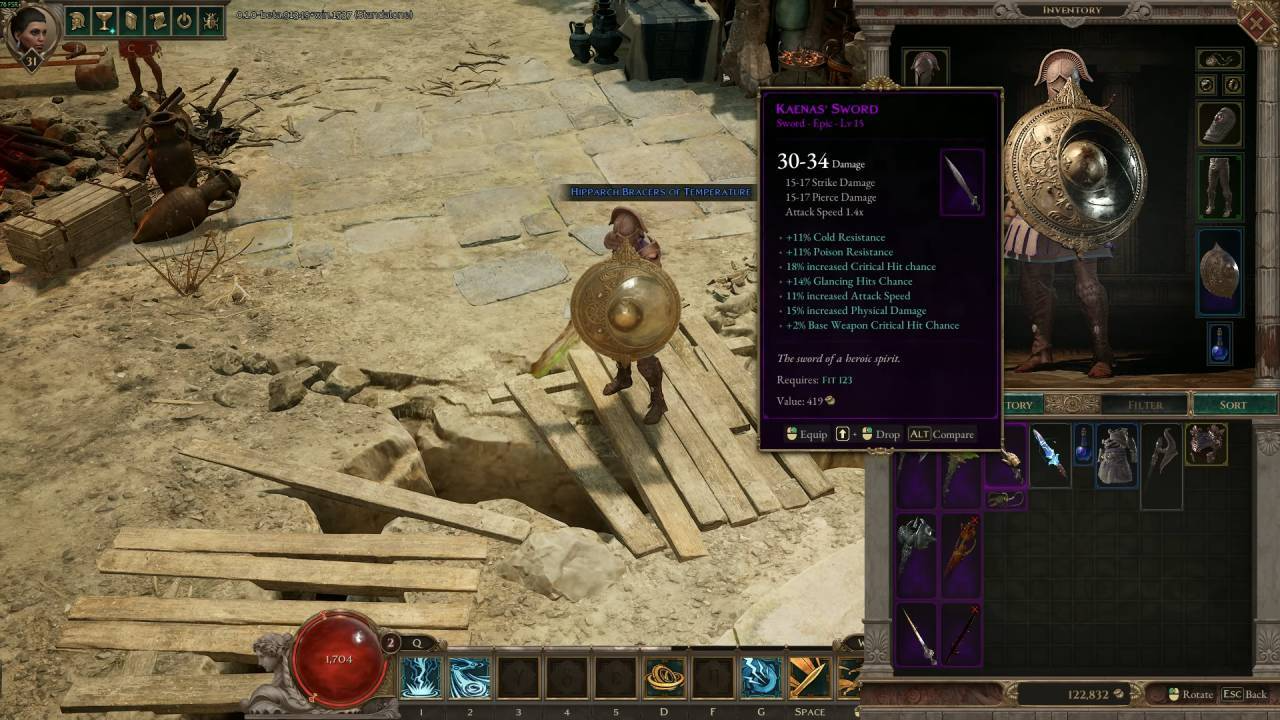1280x720 pixels.
Task: Select the equipped leg armor slot
Action: (x=1219, y=187)
